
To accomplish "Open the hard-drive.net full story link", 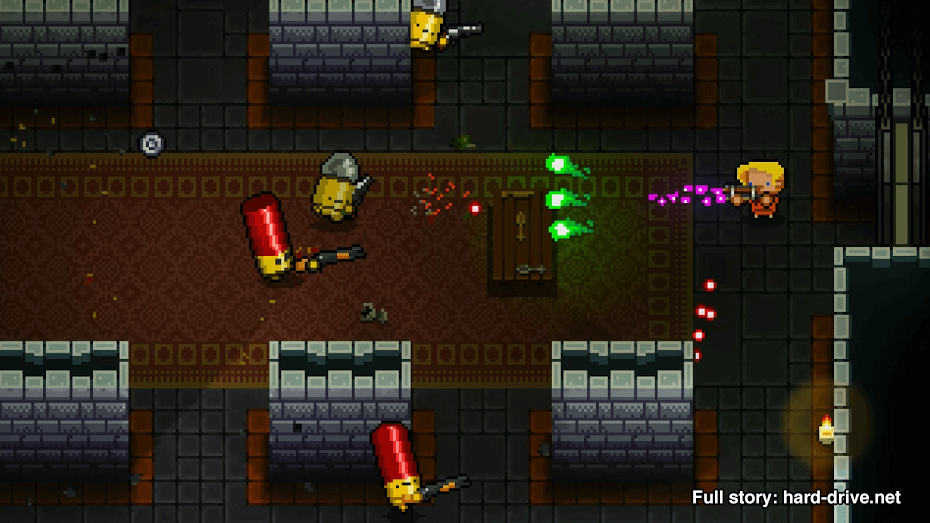I will pos(796,497).
